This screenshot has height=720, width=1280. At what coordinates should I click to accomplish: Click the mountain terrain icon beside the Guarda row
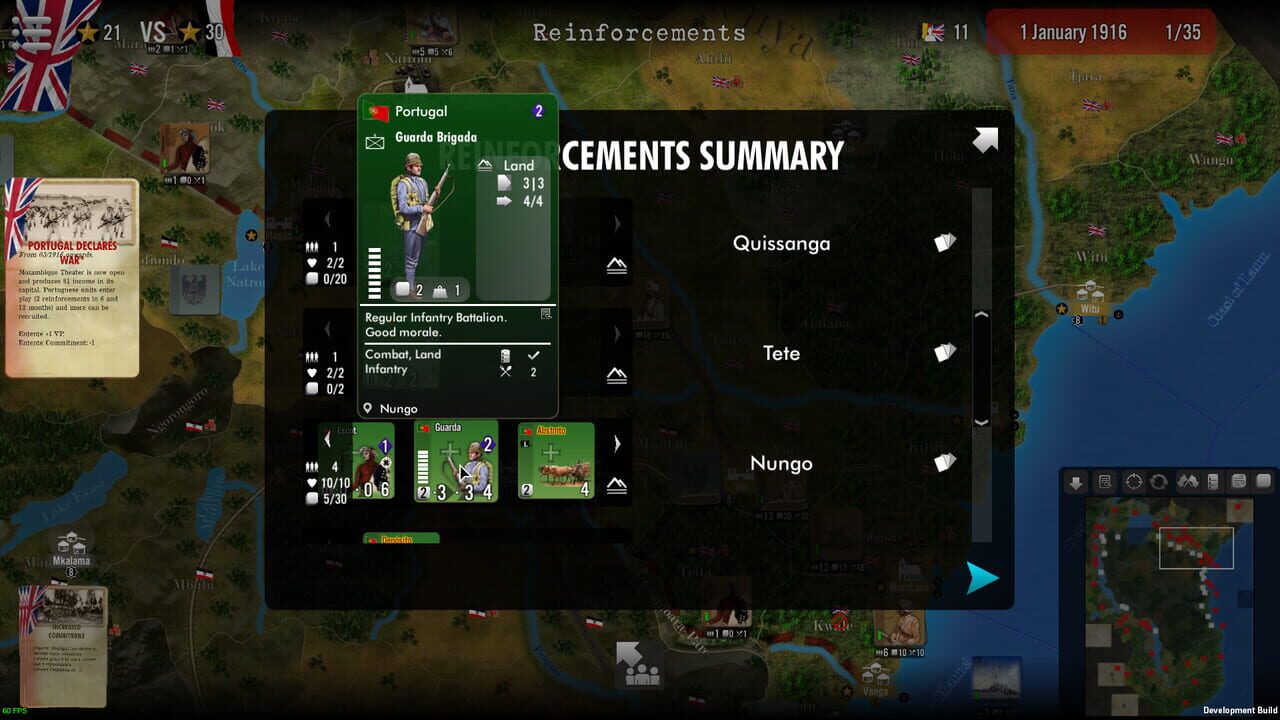coord(617,486)
